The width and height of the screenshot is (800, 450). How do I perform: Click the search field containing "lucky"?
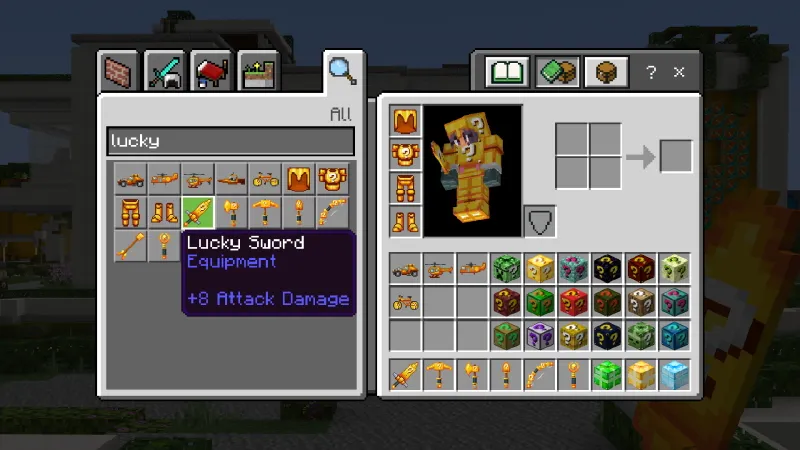(x=230, y=141)
